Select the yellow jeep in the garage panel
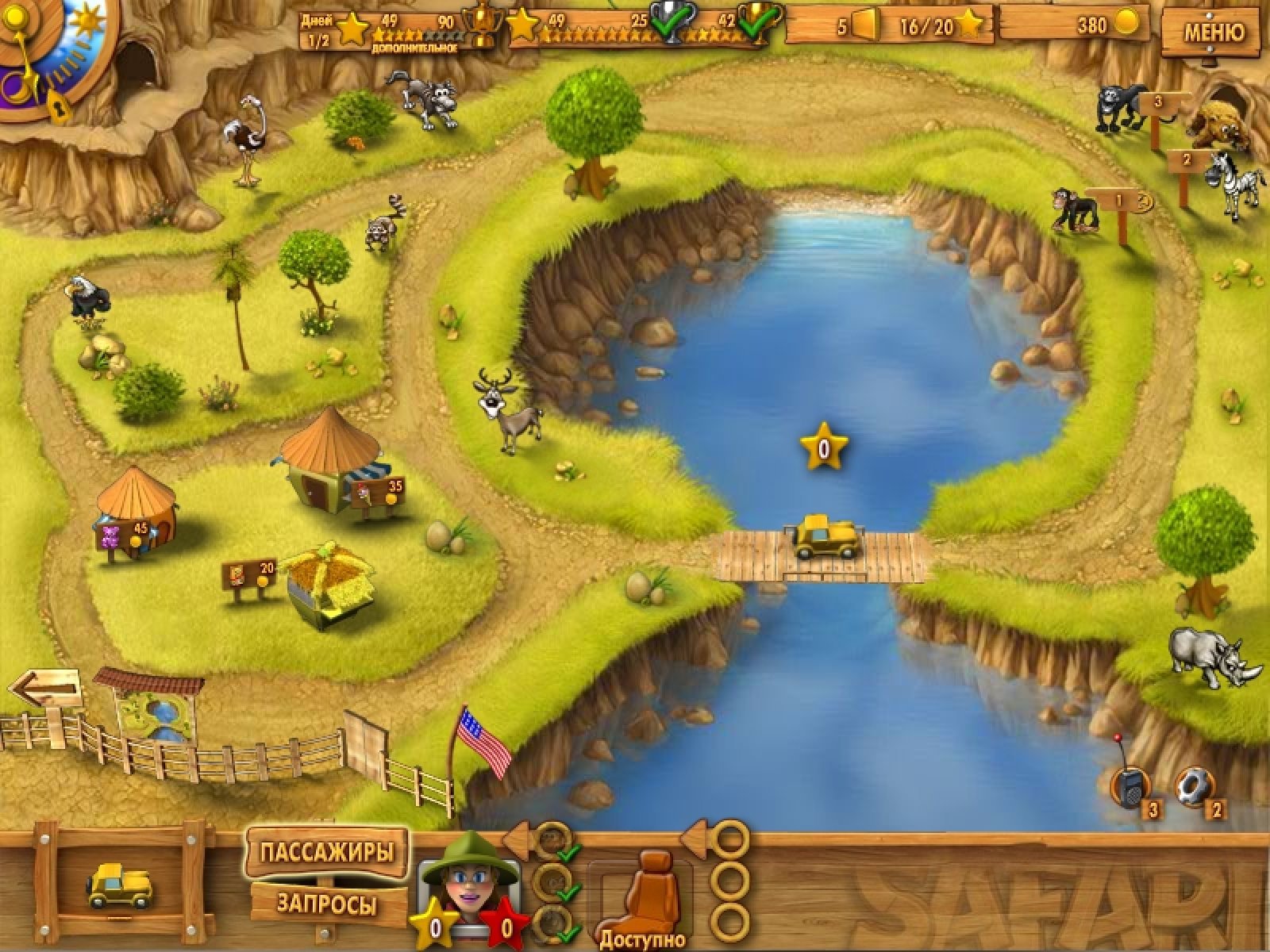 click(119, 885)
